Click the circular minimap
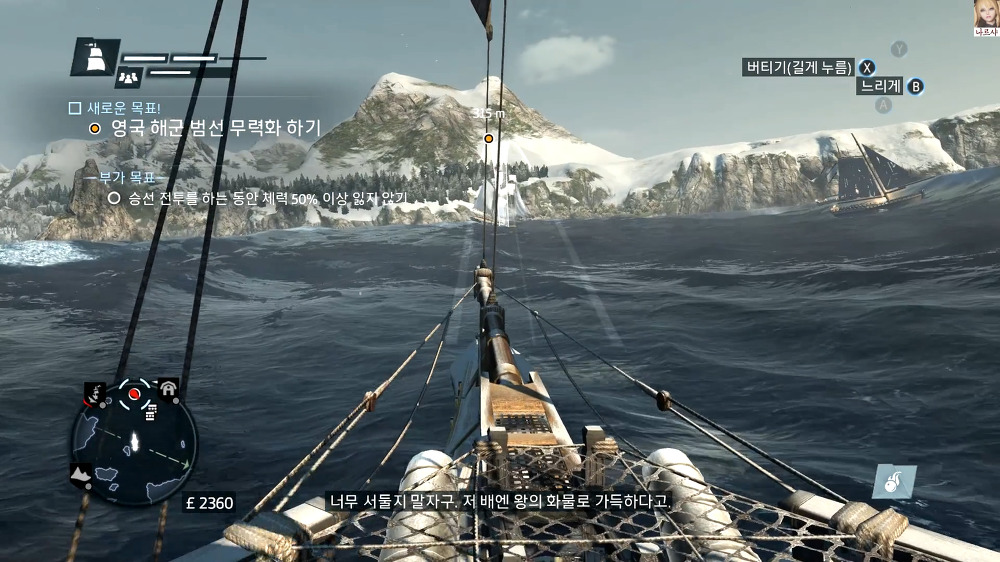 pyautogui.click(x=134, y=444)
